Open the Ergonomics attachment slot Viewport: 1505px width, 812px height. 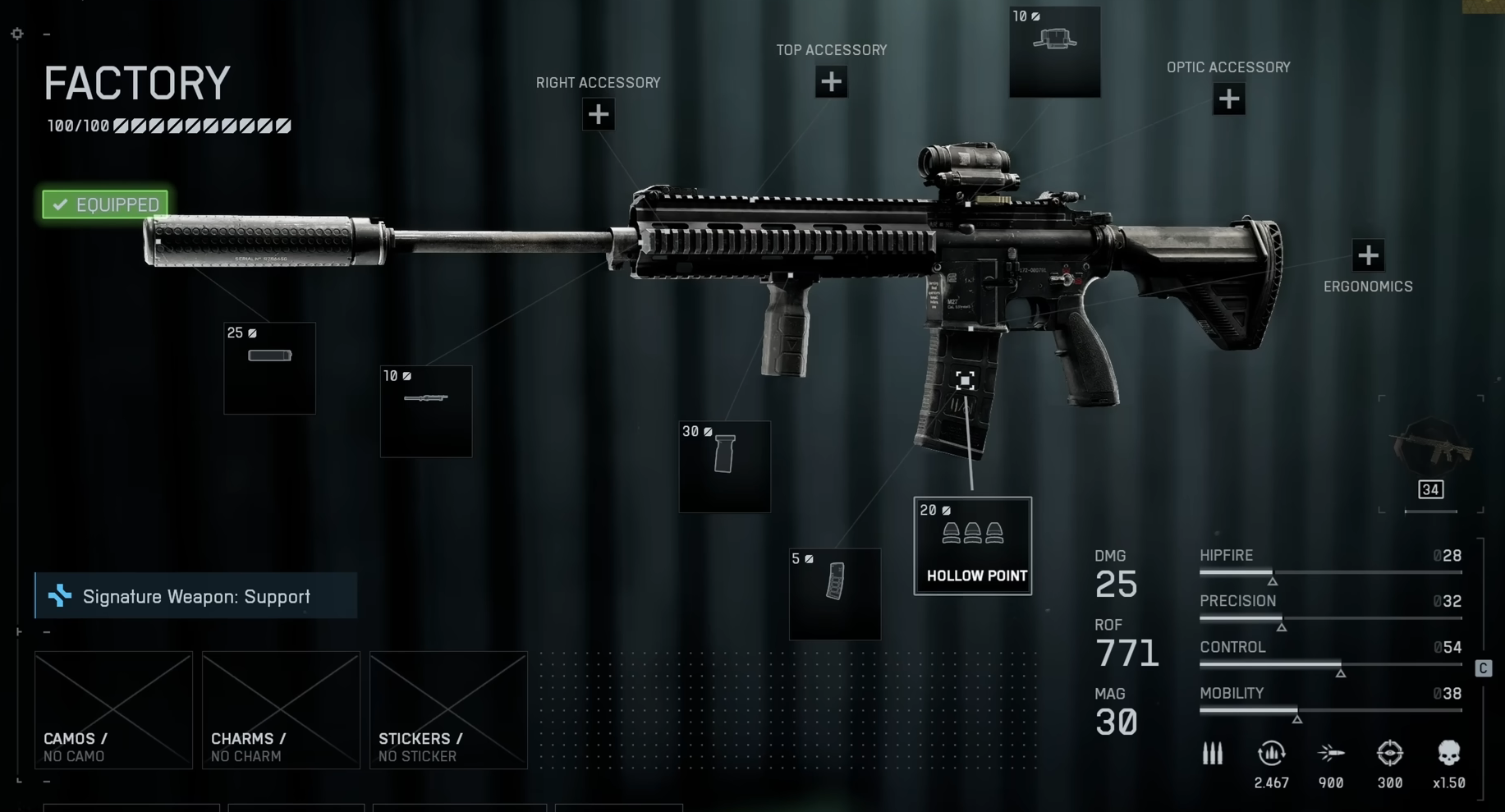(1368, 255)
